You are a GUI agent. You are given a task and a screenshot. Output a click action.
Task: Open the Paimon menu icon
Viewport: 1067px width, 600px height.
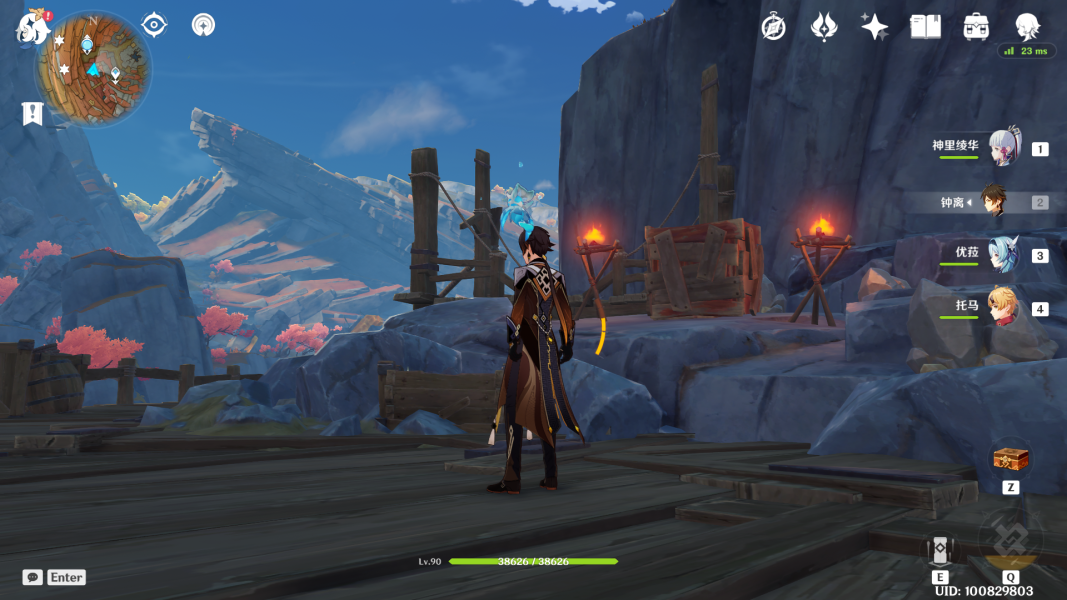[33, 27]
